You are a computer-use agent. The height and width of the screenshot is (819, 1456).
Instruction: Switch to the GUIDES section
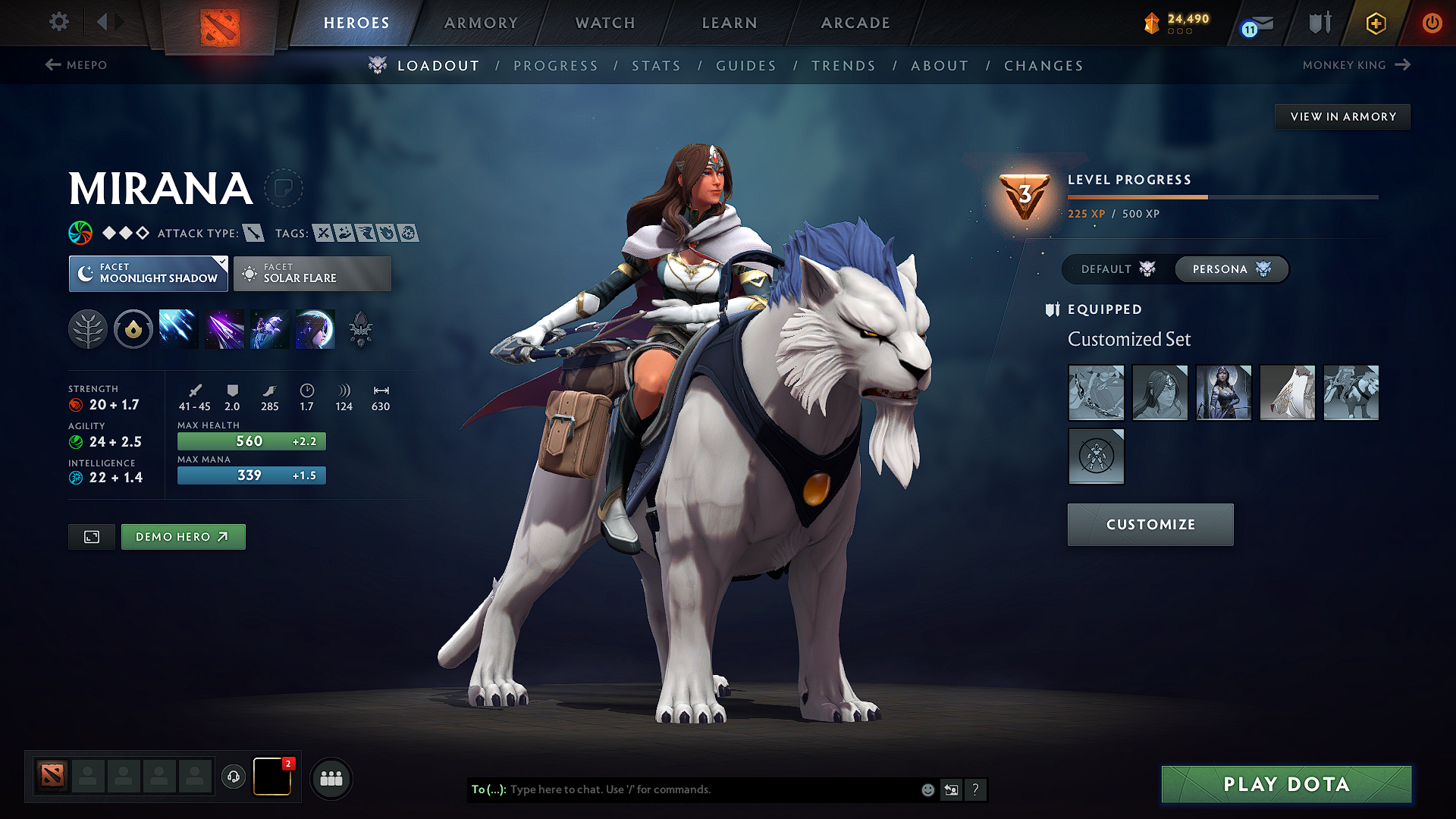[x=746, y=65]
